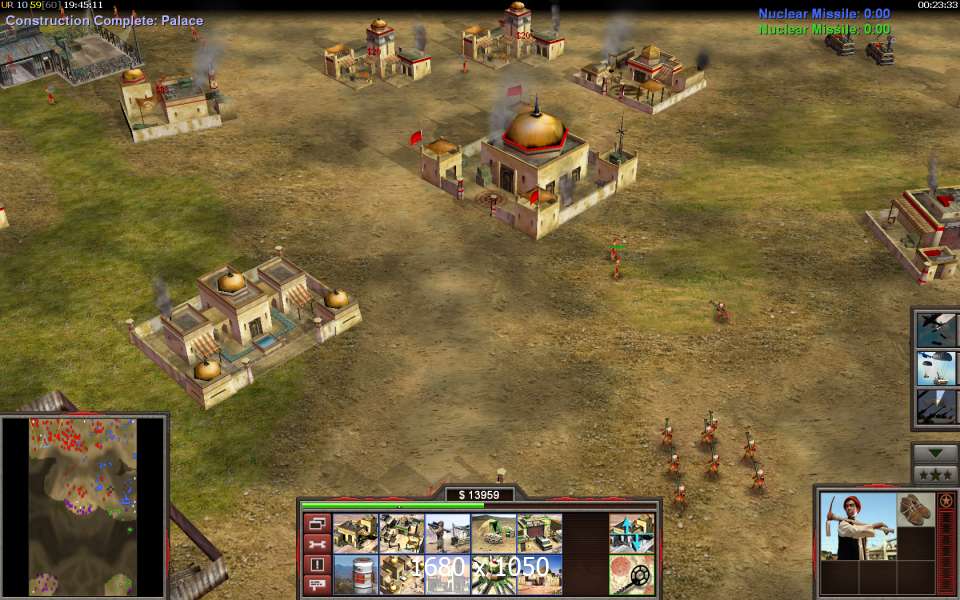Choose the Palace build icon
This screenshot has width=960, height=600.
point(401,575)
